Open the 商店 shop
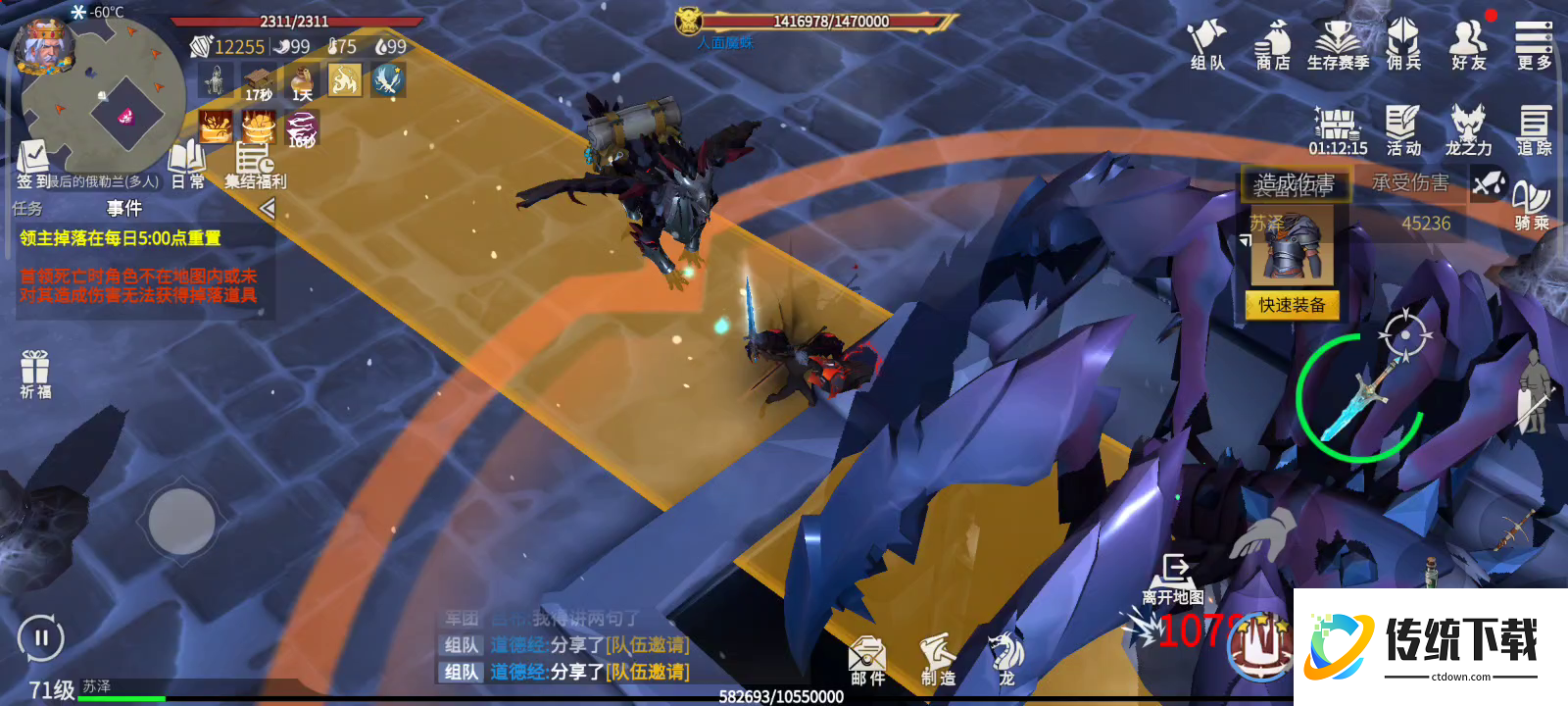The height and width of the screenshot is (706, 1568). coord(1273,46)
